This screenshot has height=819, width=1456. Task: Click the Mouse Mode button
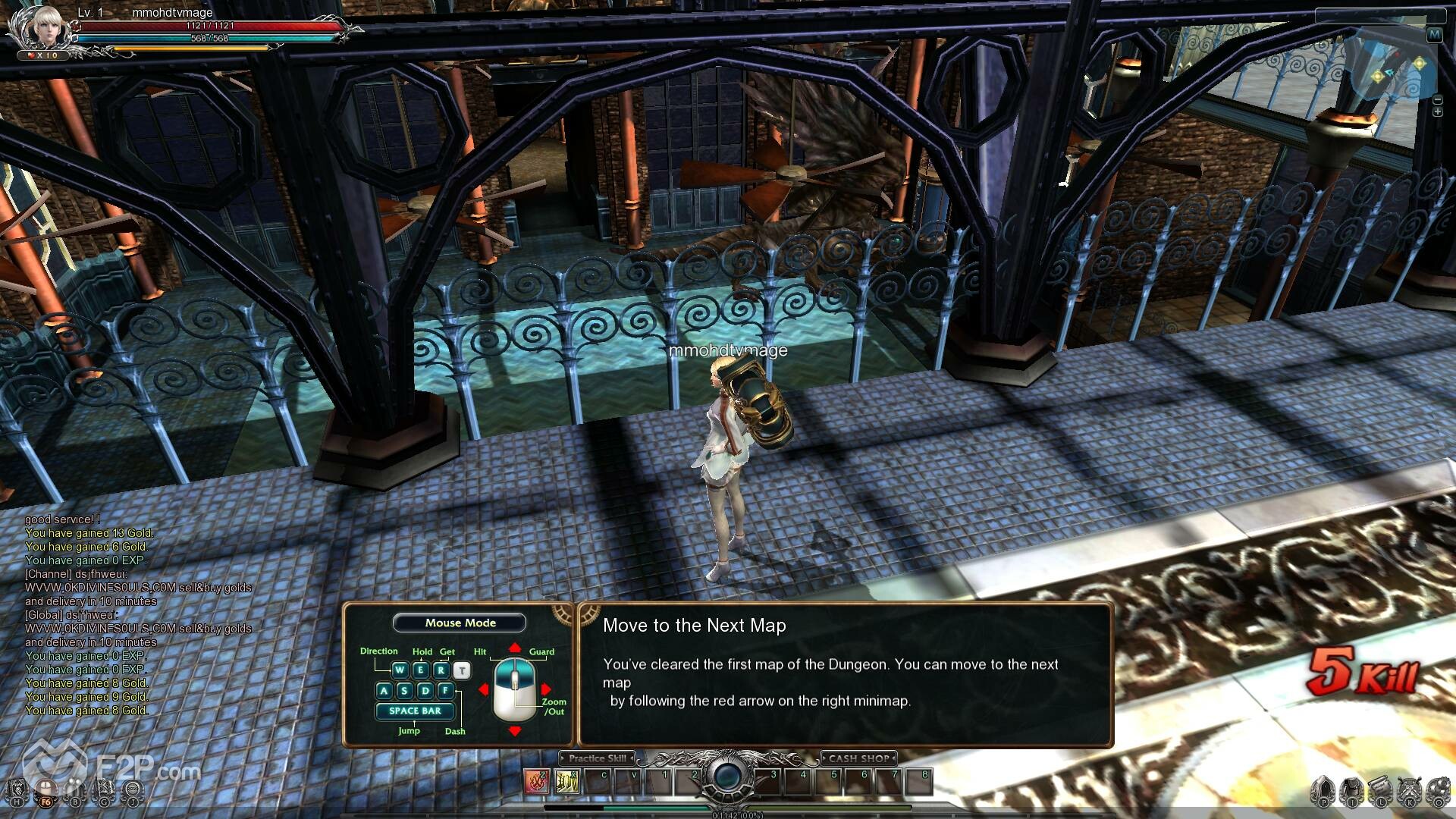[x=460, y=623]
